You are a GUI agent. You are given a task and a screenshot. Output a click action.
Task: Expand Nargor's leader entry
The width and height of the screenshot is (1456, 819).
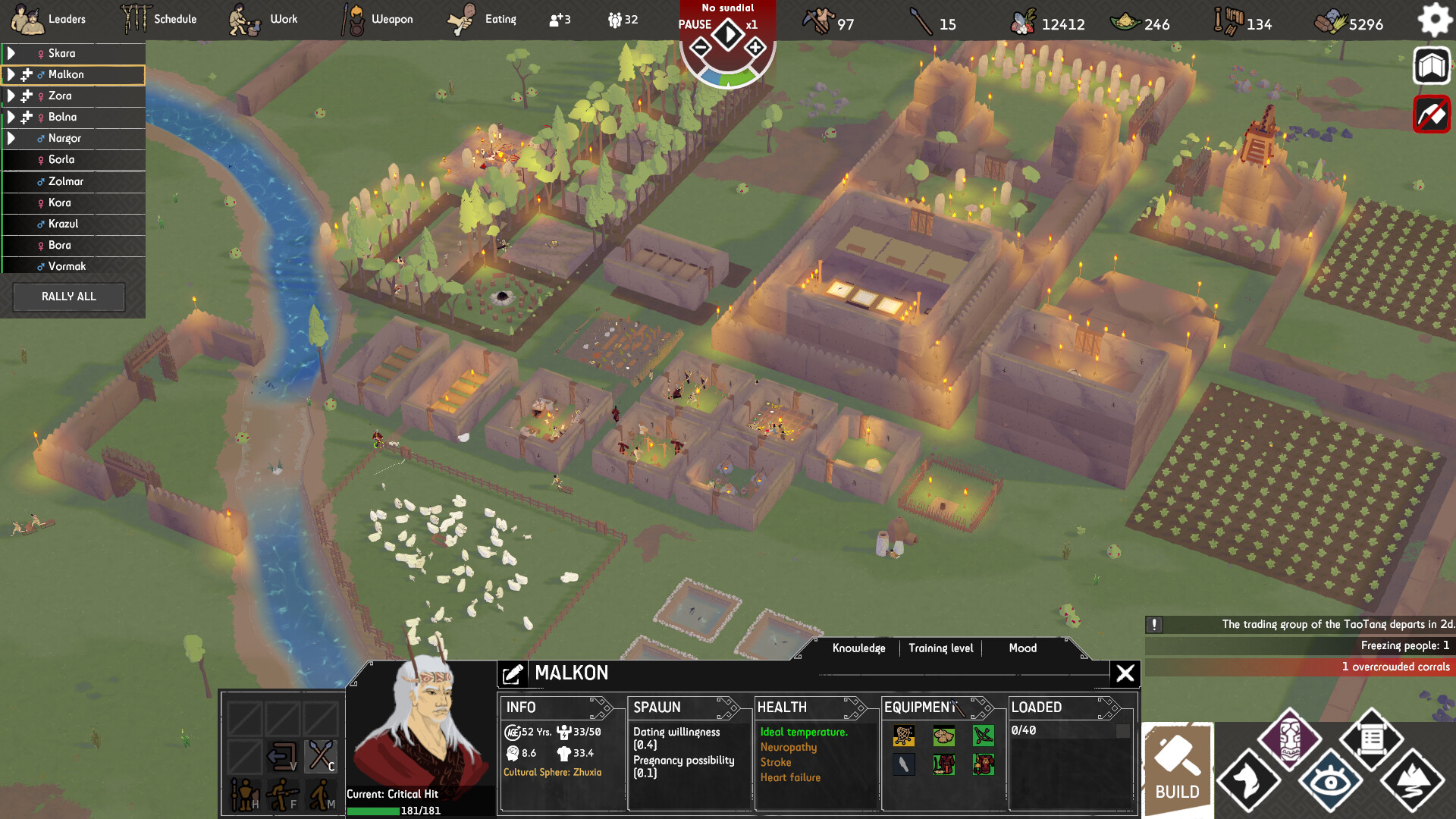[12, 138]
